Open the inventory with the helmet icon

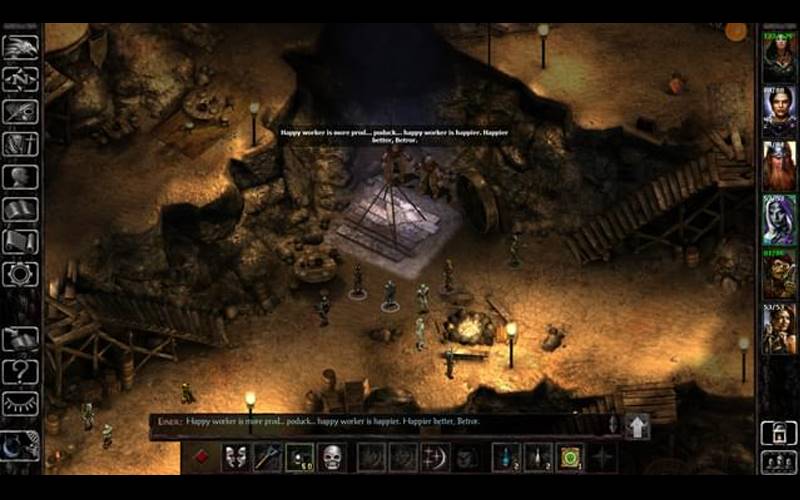pos(20,177)
